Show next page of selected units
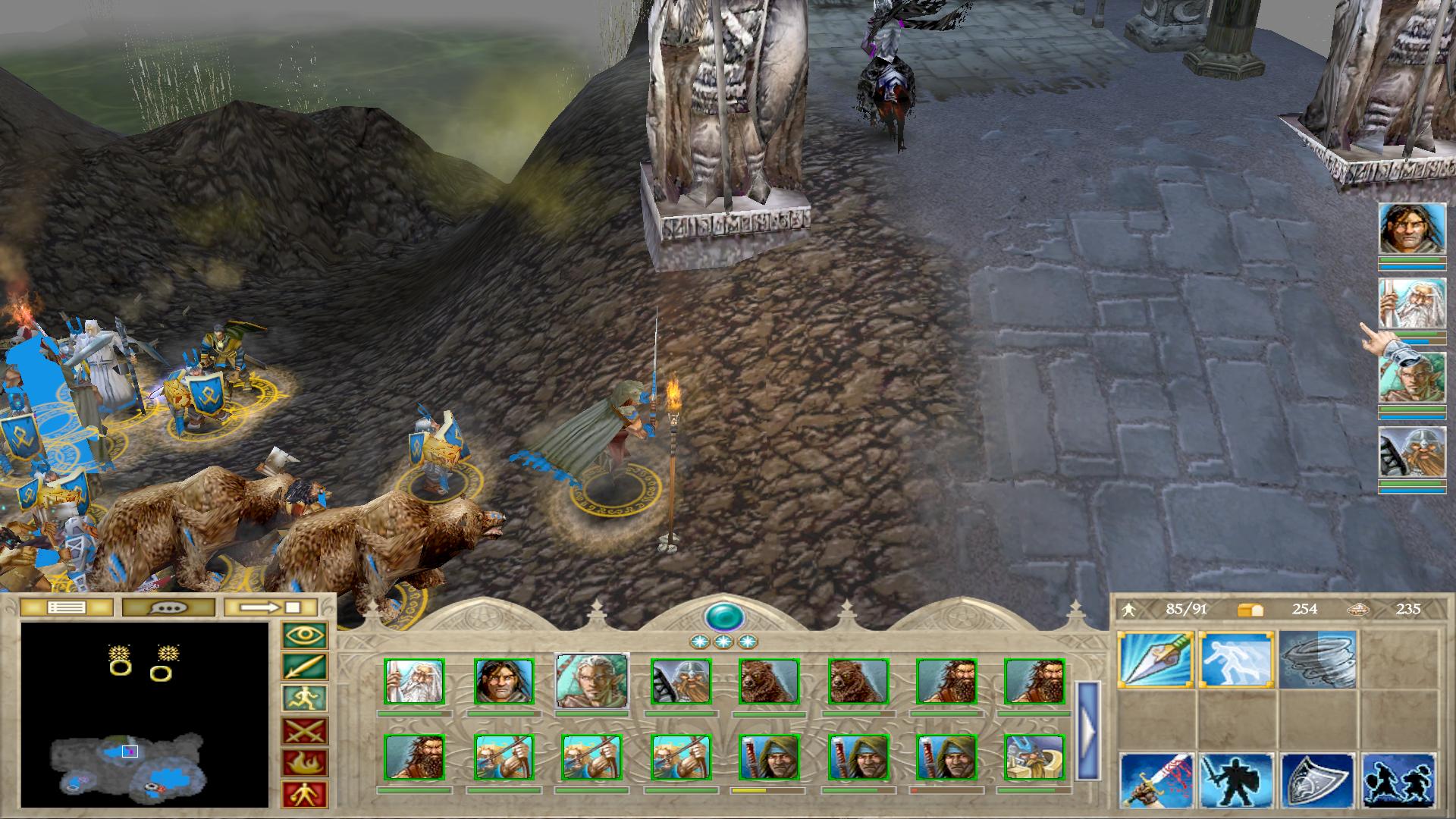 pos(1087,731)
